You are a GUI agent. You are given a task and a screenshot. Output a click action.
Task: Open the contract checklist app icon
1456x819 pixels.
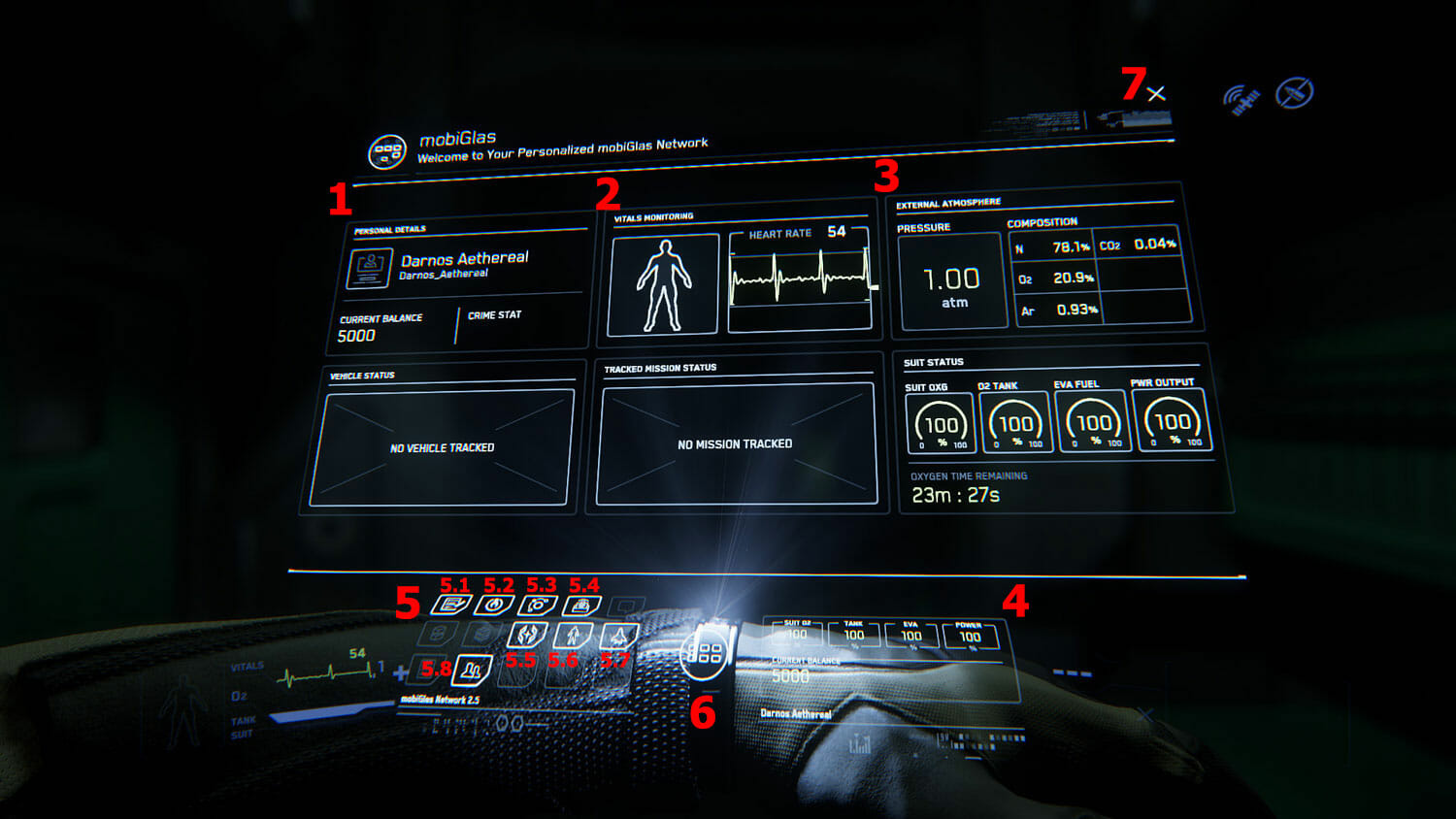click(450, 606)
